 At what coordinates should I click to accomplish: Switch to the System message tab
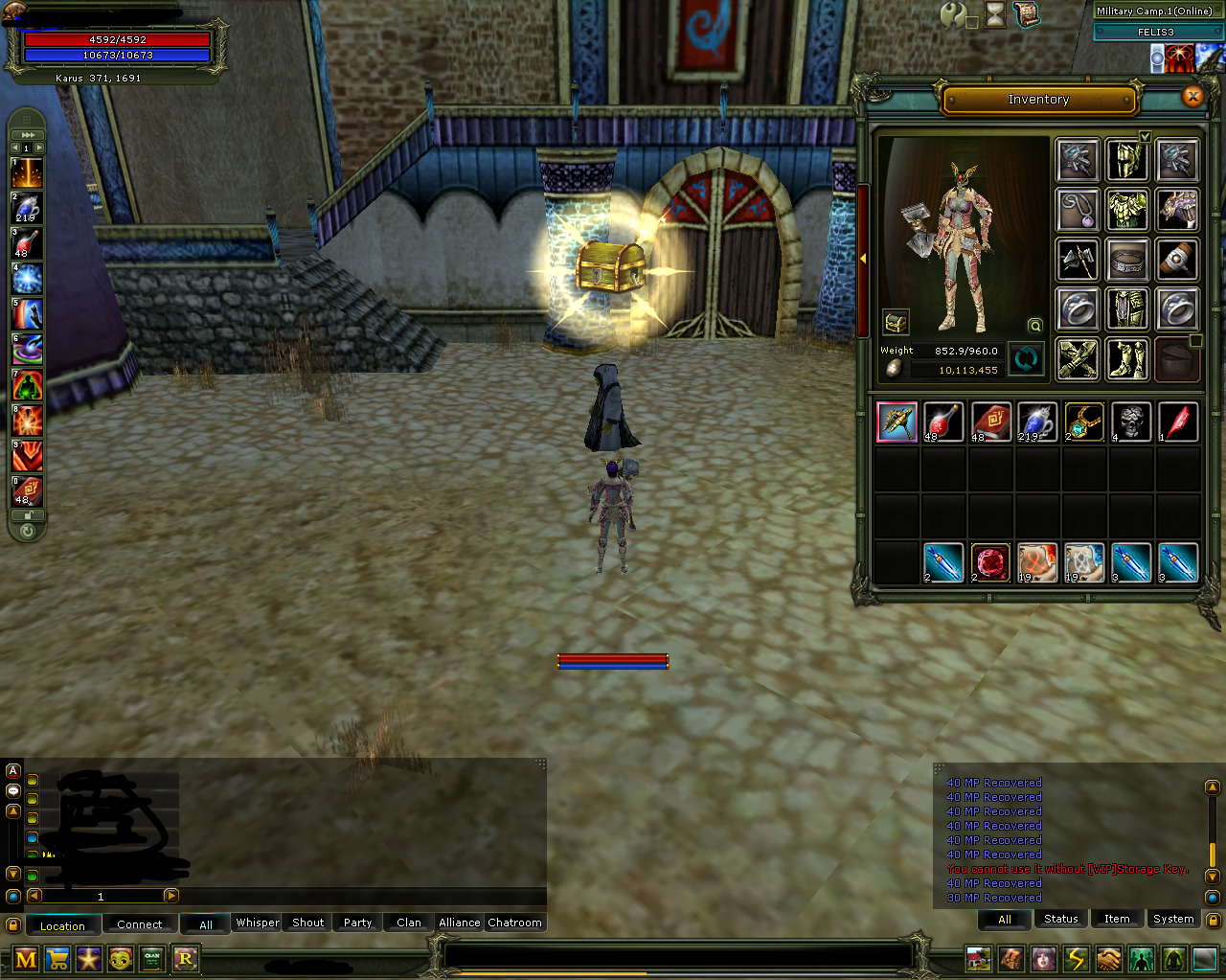tap(1173, 919)
